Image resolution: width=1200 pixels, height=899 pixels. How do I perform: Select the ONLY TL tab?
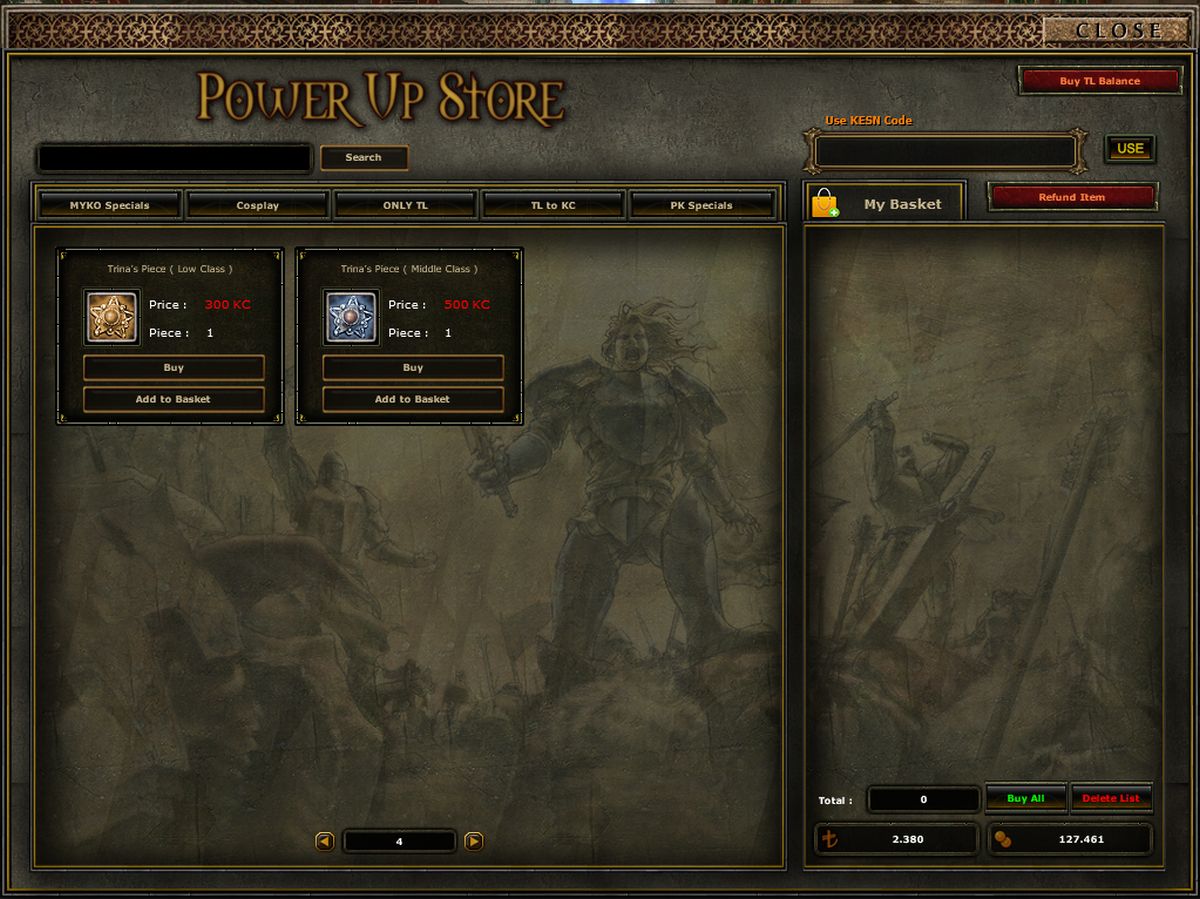(405, 205)
